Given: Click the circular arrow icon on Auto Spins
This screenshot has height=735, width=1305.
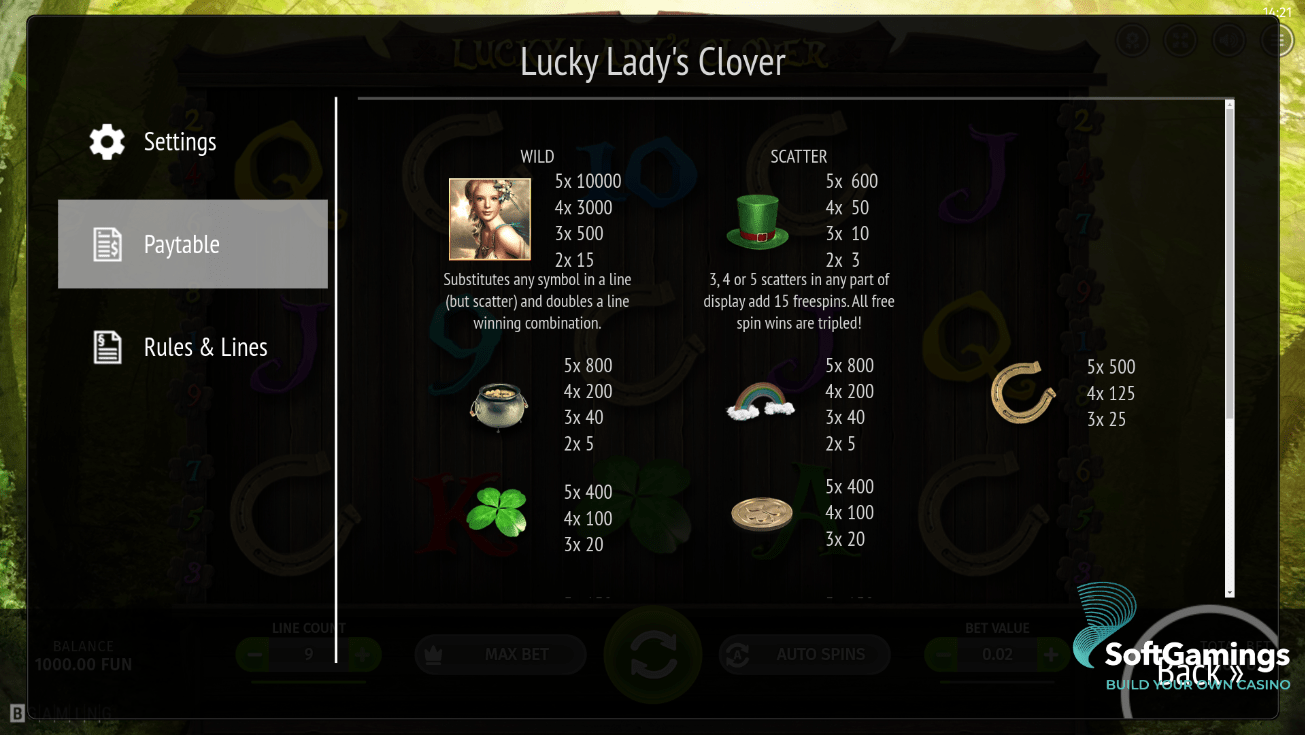Looking at the screenshot, I should coord(735,654).
